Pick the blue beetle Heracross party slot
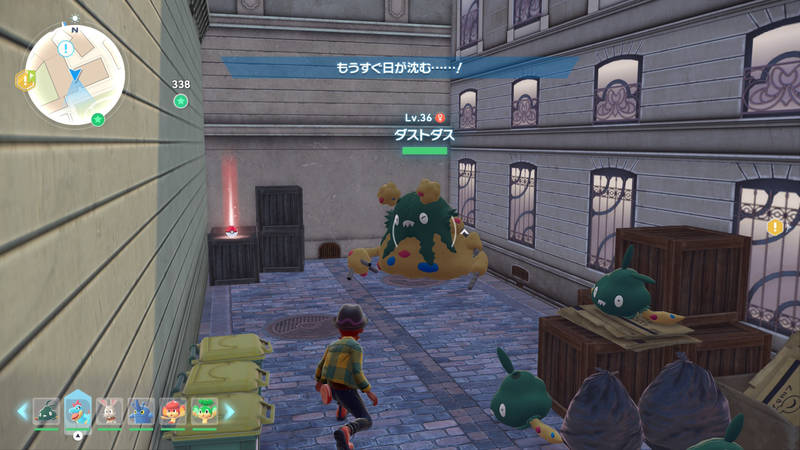 (x=141, y=411)
